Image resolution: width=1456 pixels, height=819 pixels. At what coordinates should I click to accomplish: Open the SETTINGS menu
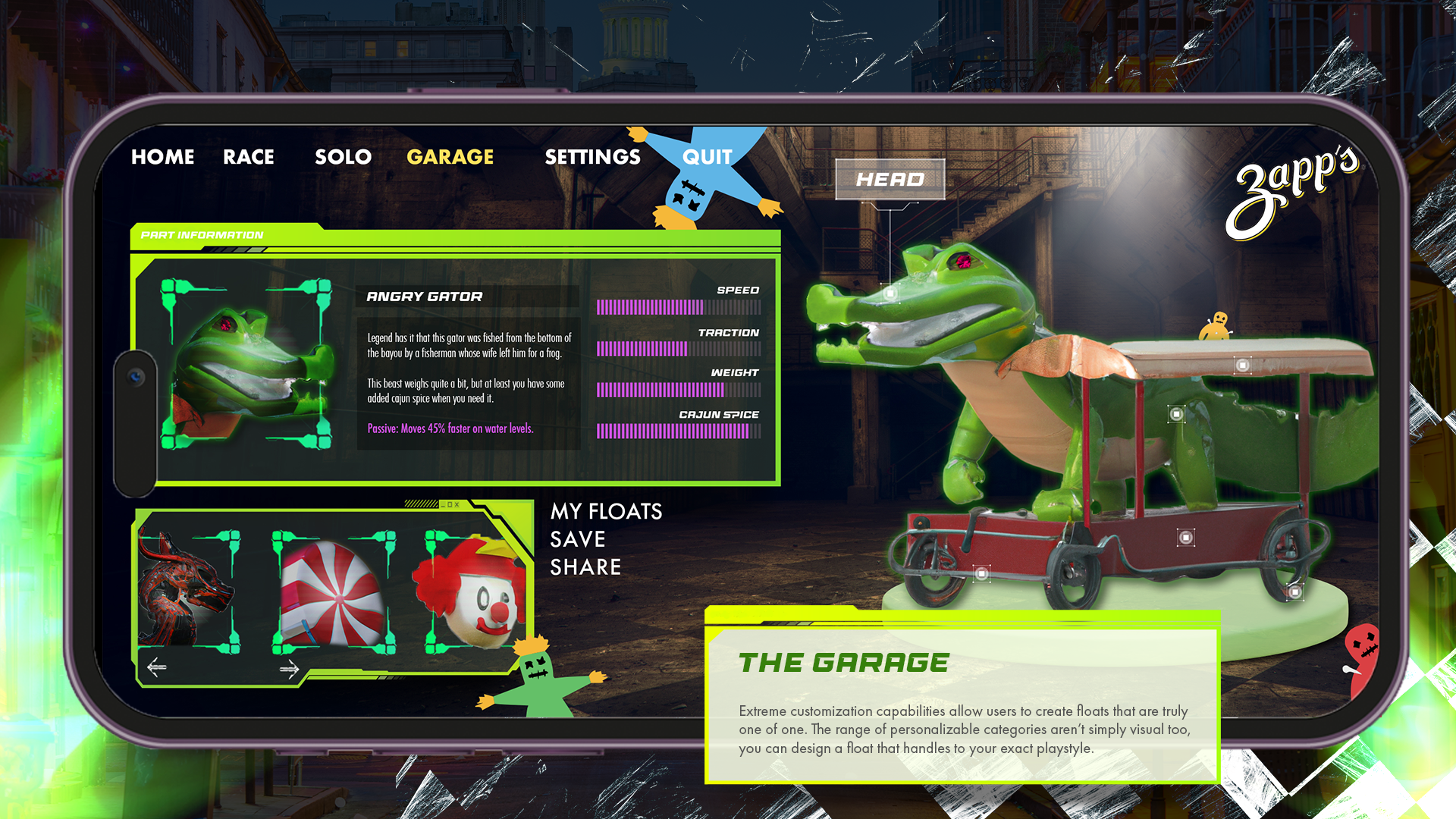[x=592, y=157]
